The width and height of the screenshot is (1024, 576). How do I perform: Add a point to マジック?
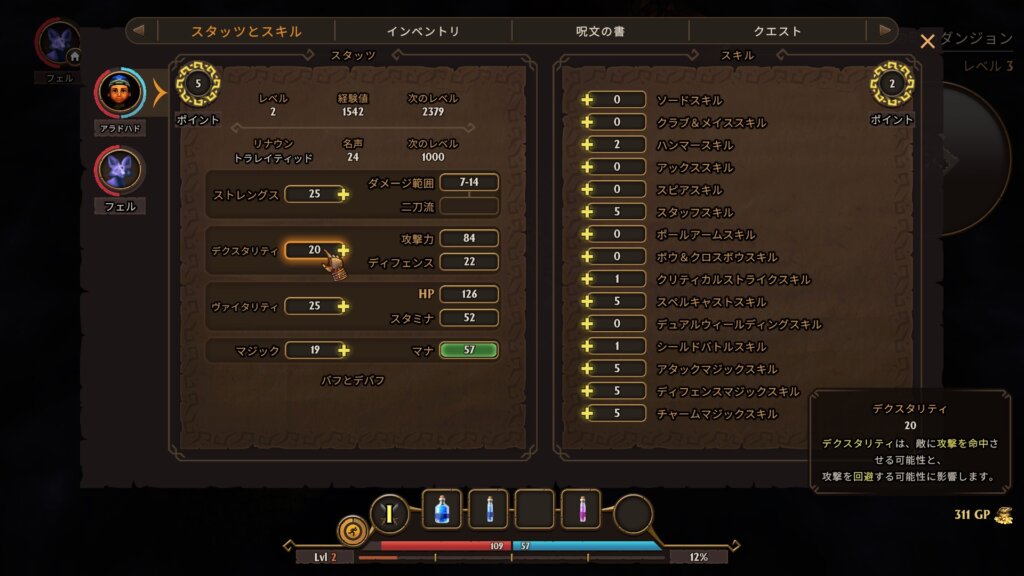click(343, 350)
